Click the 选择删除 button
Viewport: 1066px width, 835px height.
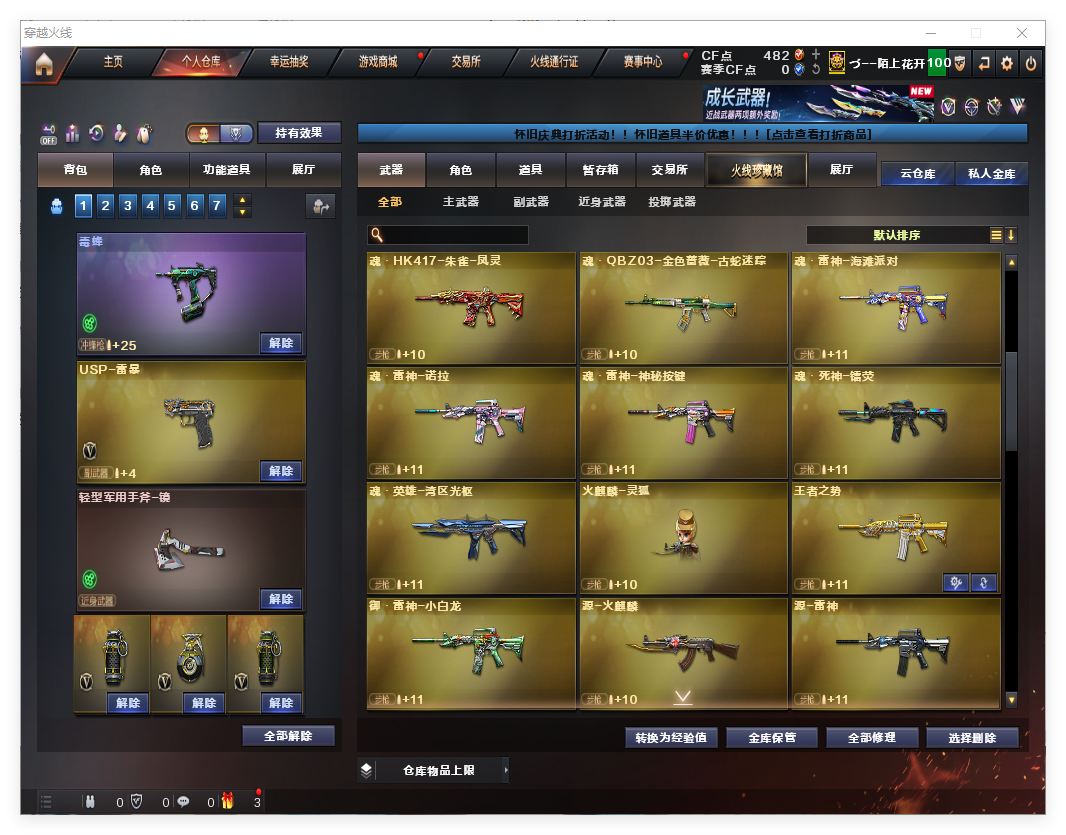tap(972, 738)
